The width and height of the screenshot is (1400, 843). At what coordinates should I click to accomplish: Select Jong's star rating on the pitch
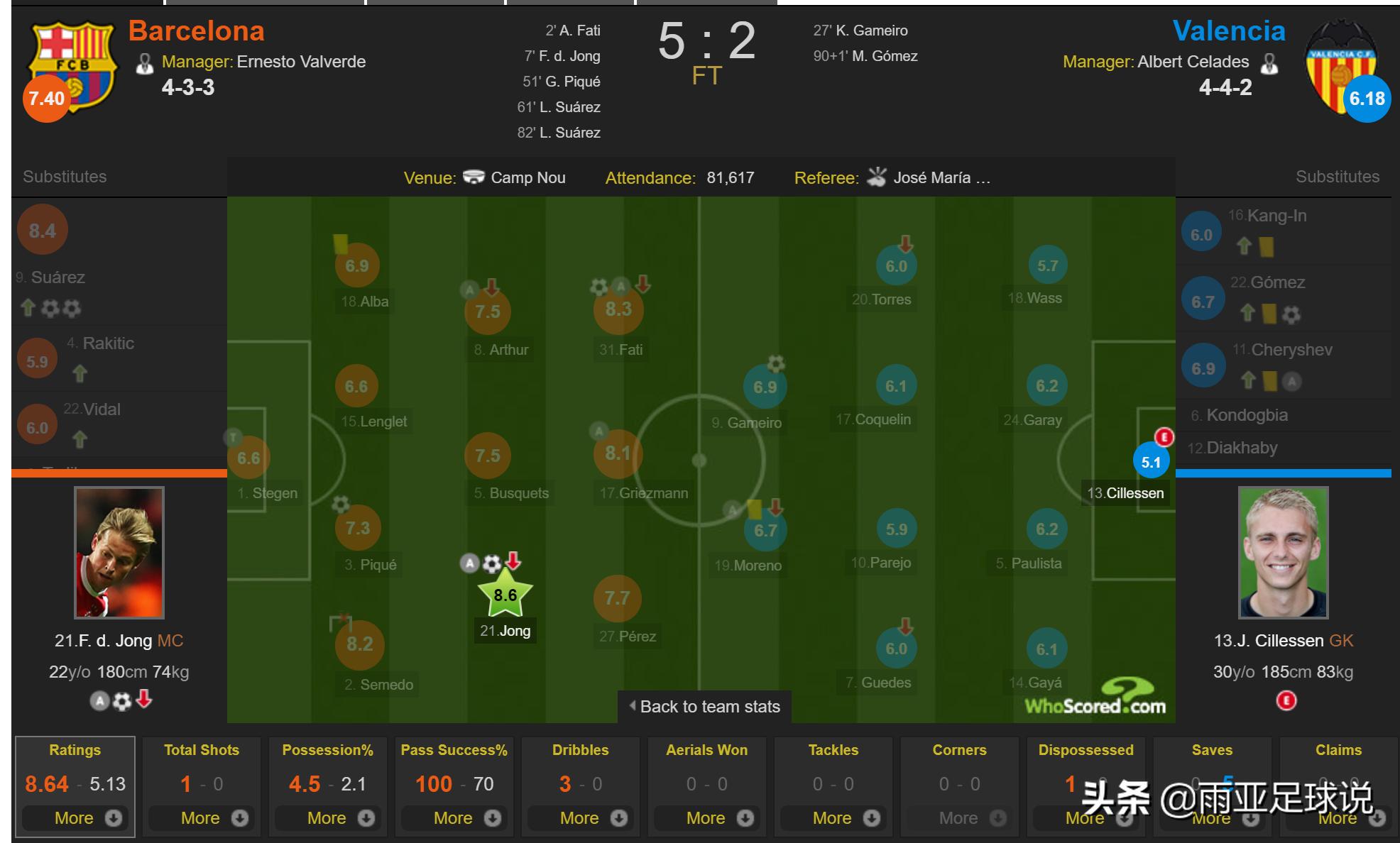[505, 595]
